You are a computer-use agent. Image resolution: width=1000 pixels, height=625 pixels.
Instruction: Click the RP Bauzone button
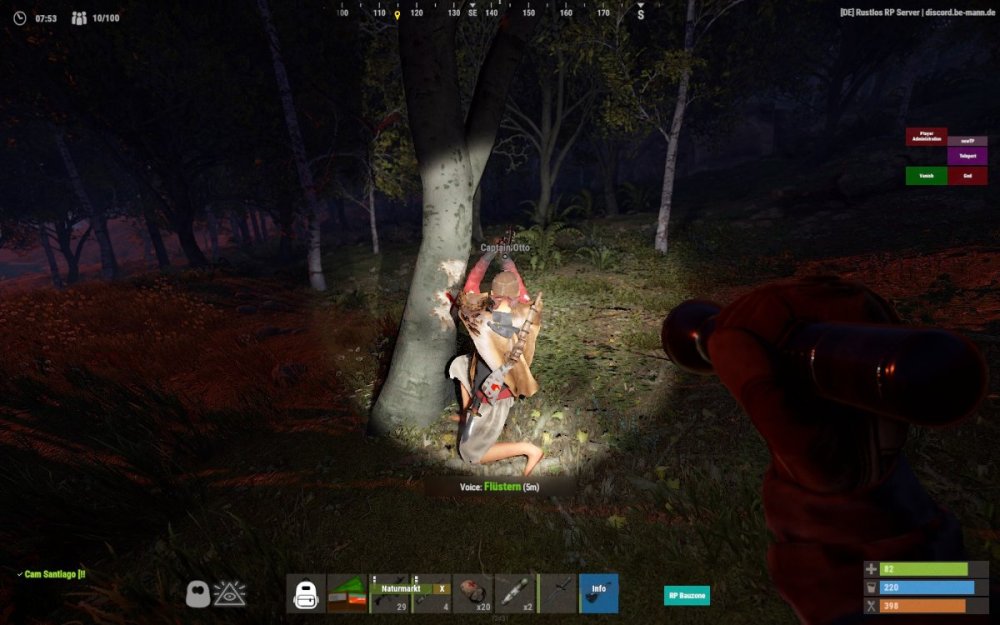coord(687,595)
